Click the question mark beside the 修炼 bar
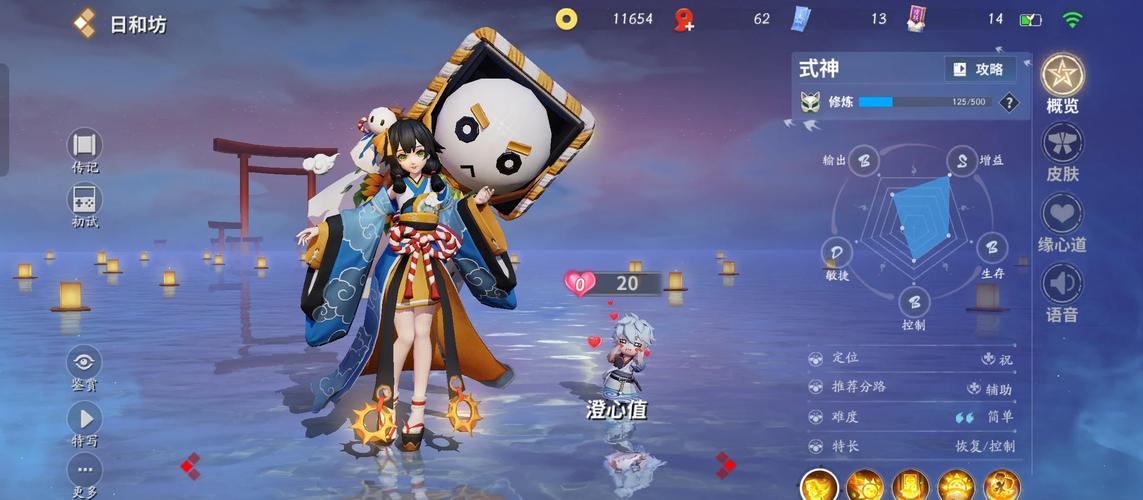 click(x=1009, y=102)
